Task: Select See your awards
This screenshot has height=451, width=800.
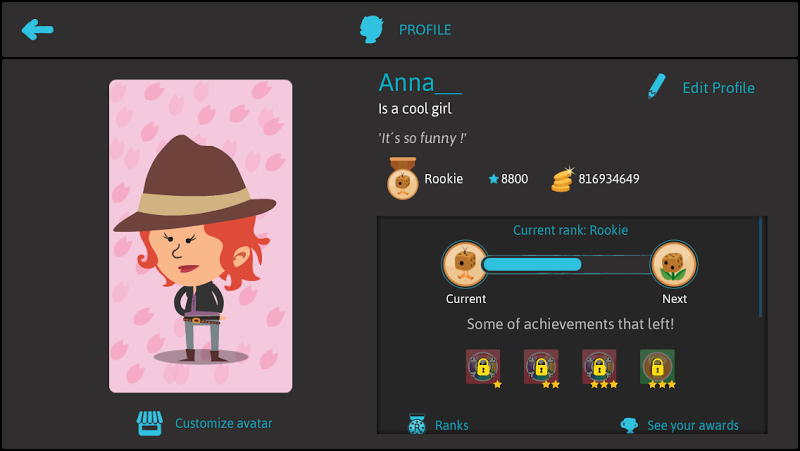Action: point(680,425)
